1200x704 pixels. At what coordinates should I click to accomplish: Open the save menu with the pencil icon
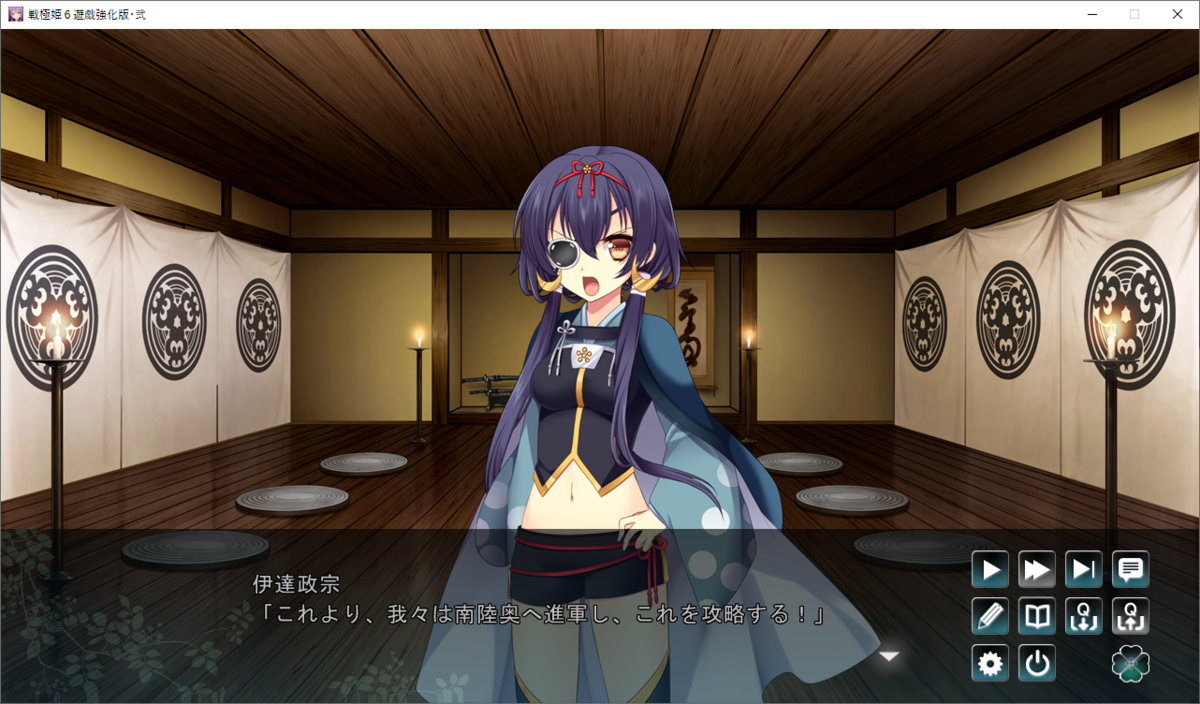click(990, 616)
